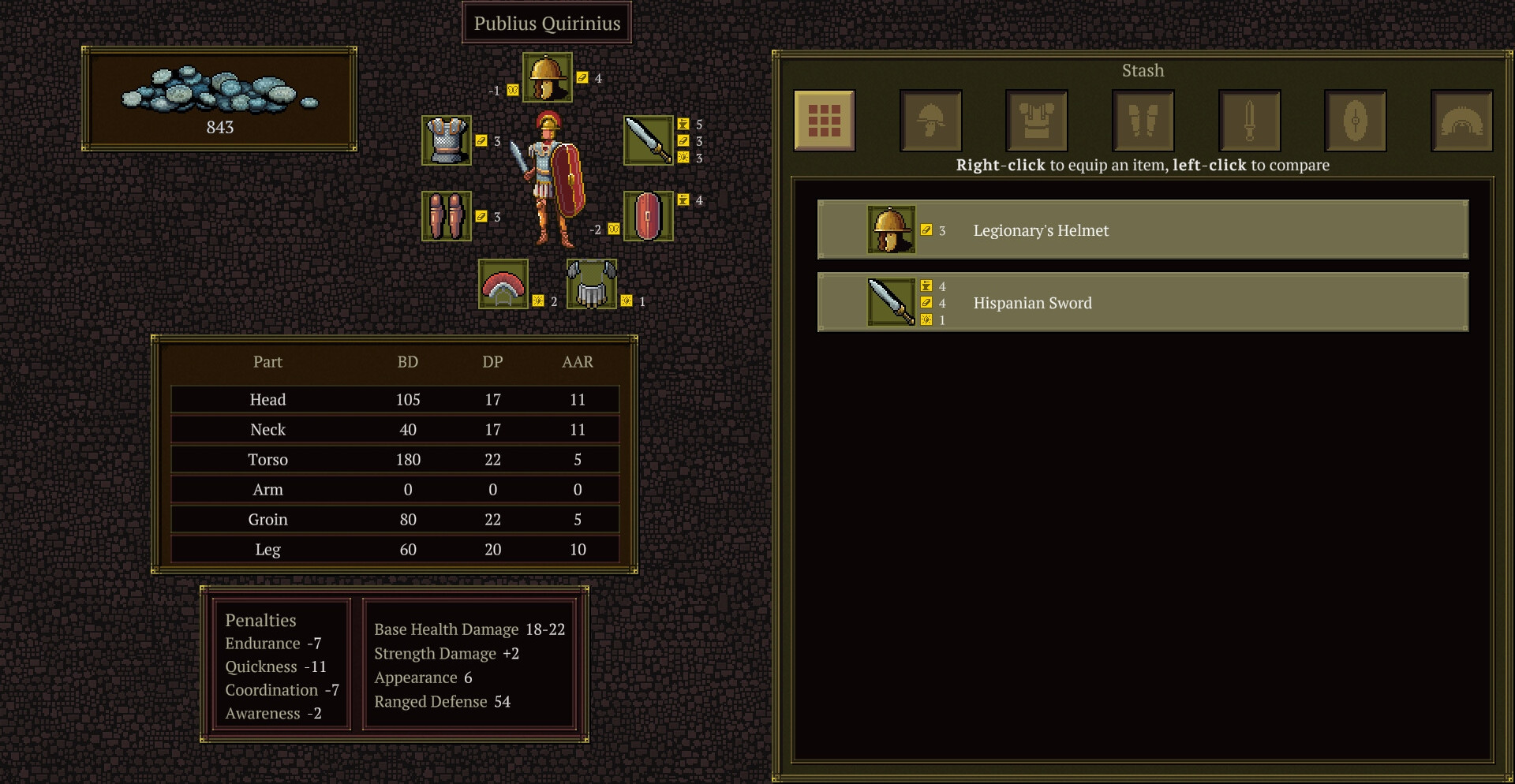Image resolution: width=1515 pixels, height=784 pixels.
Task: Select the equipped red shield slot
Action: click(648, 216)
